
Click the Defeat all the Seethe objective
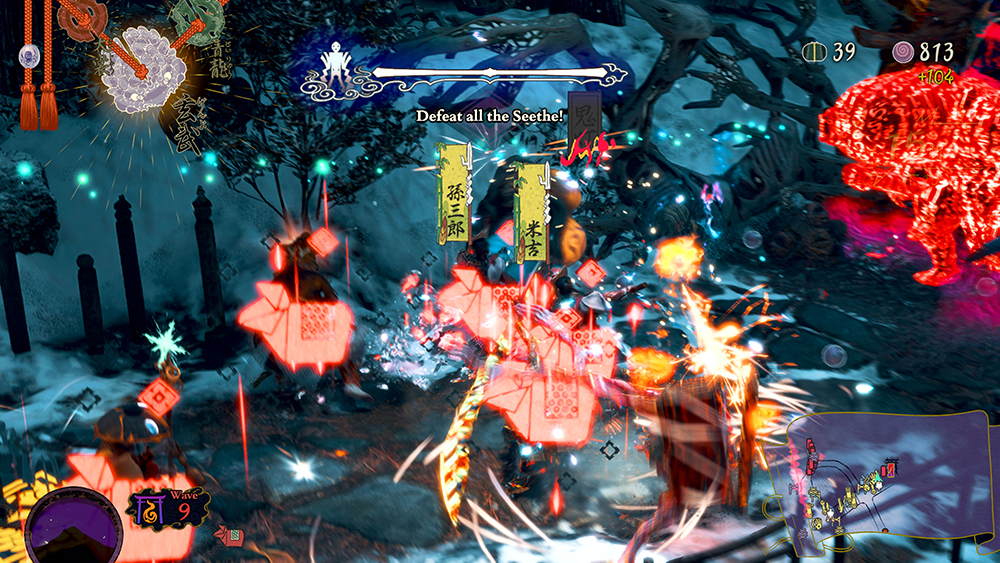pyautogui.click(x=491, y=117)
